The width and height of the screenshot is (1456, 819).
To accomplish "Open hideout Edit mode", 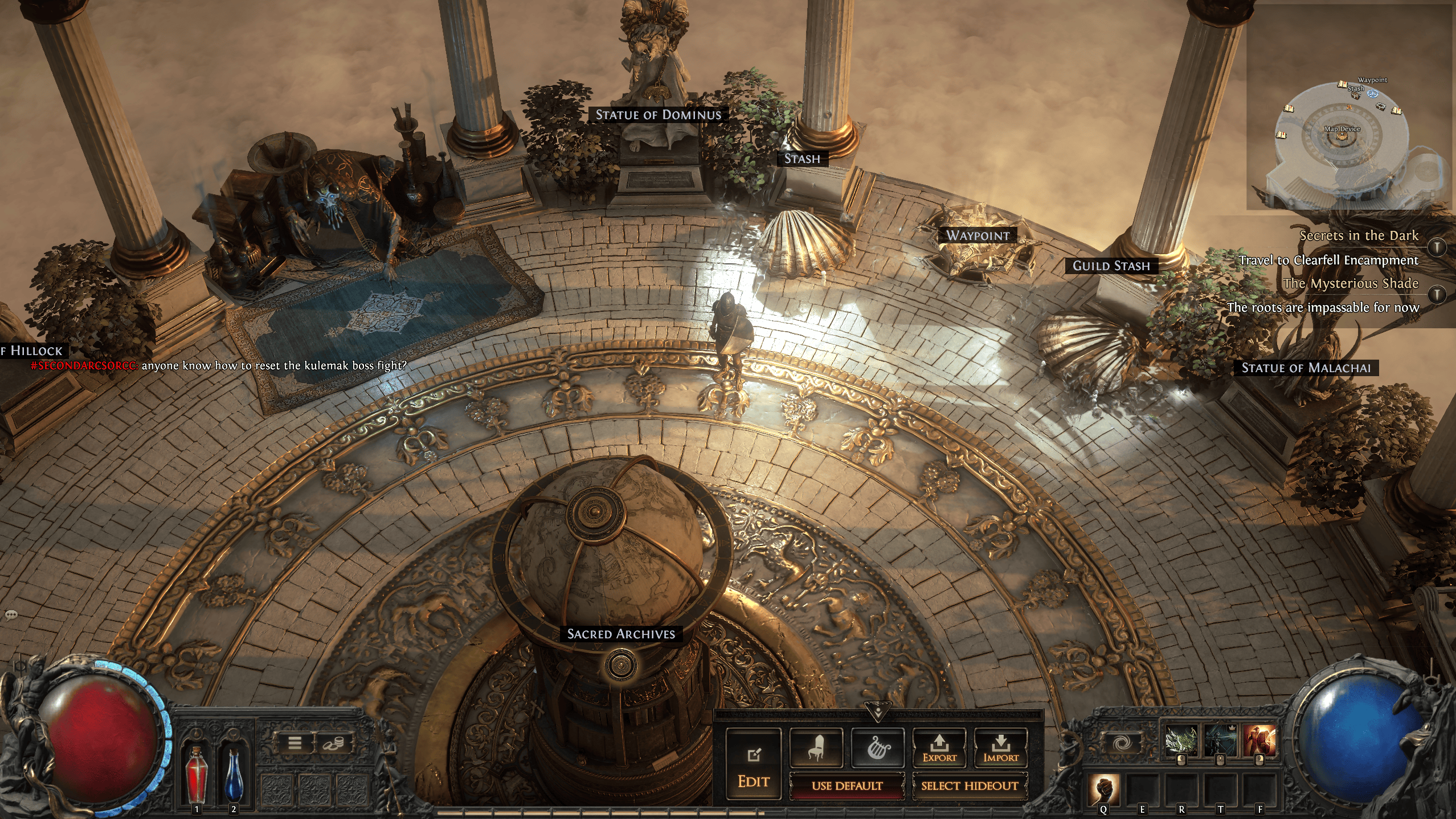I will click(x=753, y=766).
